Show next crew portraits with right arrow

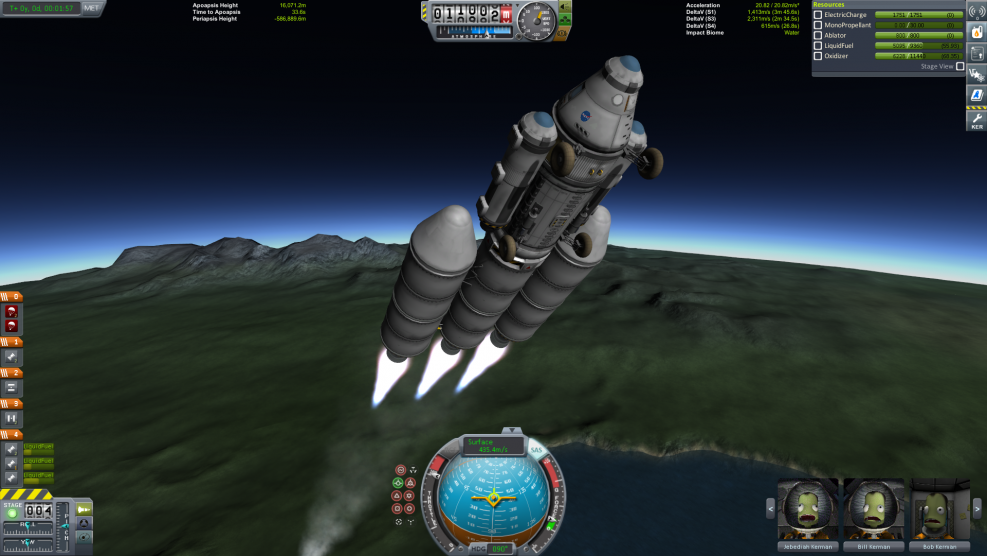[978, 509]
